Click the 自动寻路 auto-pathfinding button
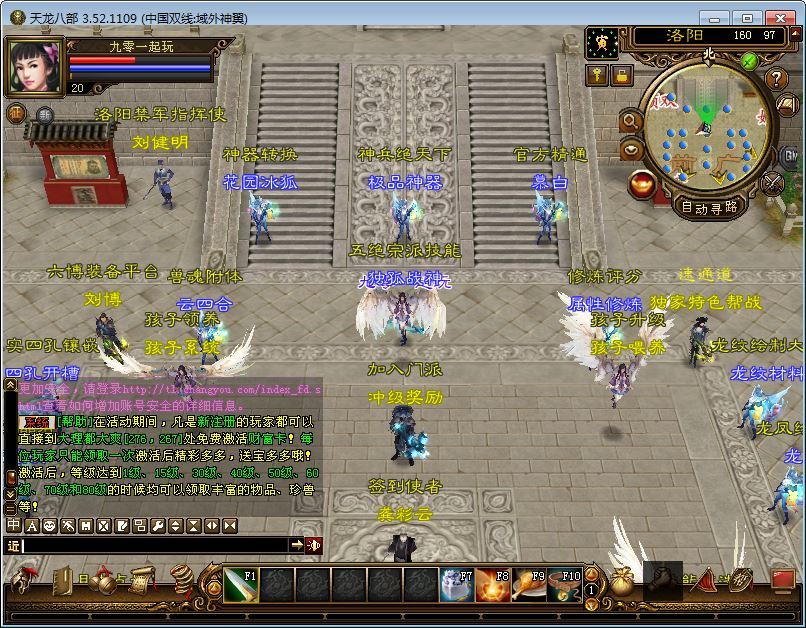 pyautogui.click(x=708, y=207)
